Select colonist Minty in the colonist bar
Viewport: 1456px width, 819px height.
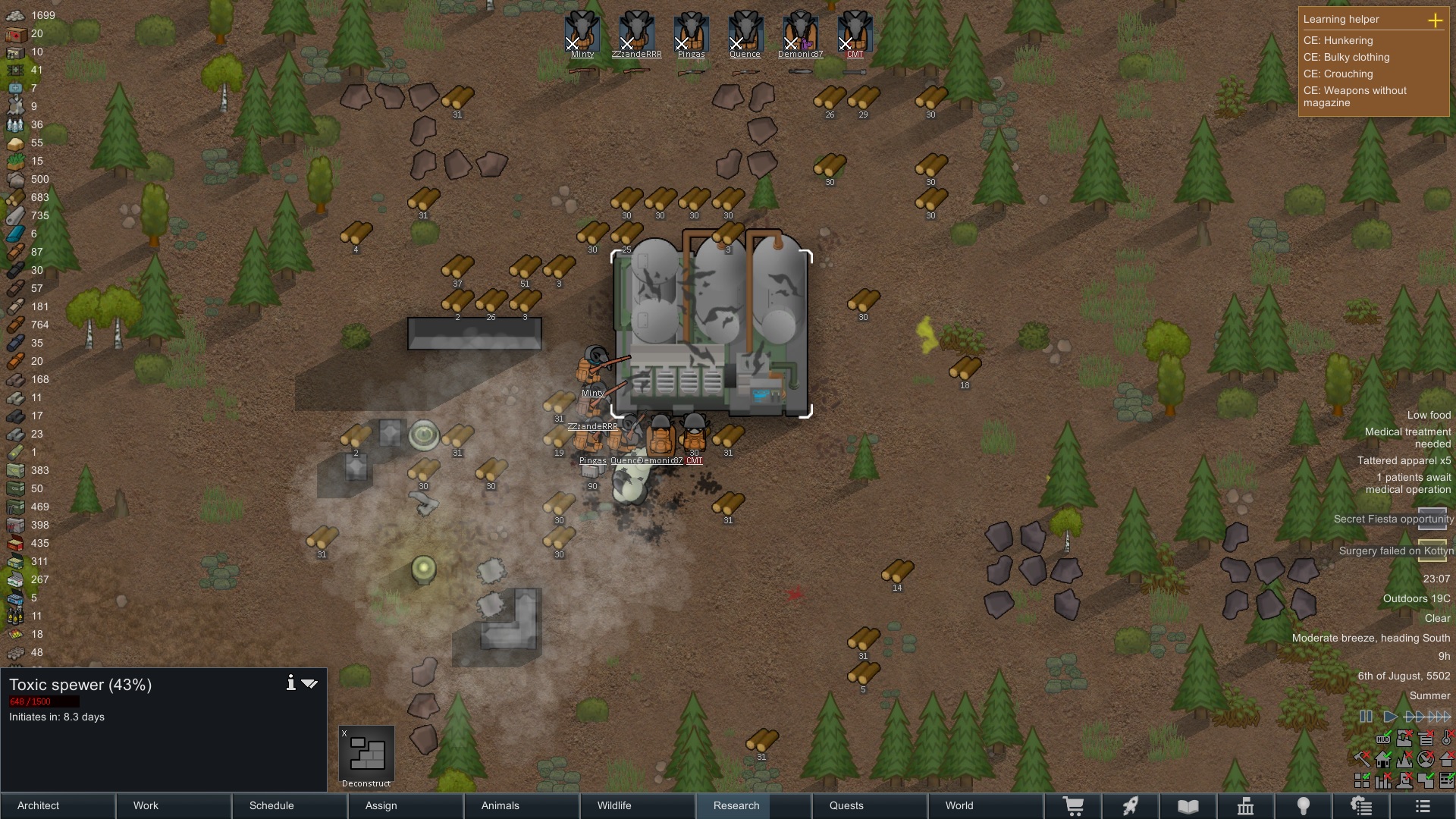pos(582,33)
